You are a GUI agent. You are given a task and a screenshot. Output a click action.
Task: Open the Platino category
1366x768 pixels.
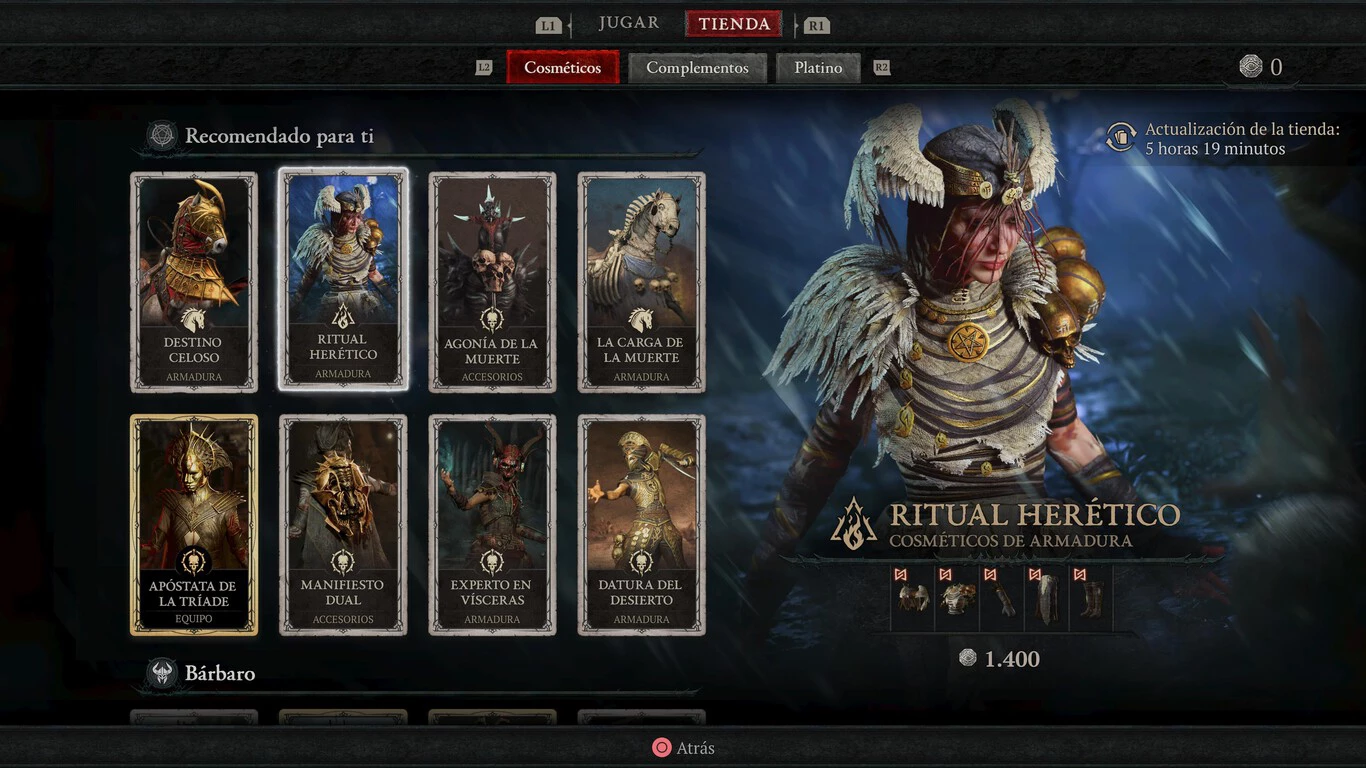point(818,68)
